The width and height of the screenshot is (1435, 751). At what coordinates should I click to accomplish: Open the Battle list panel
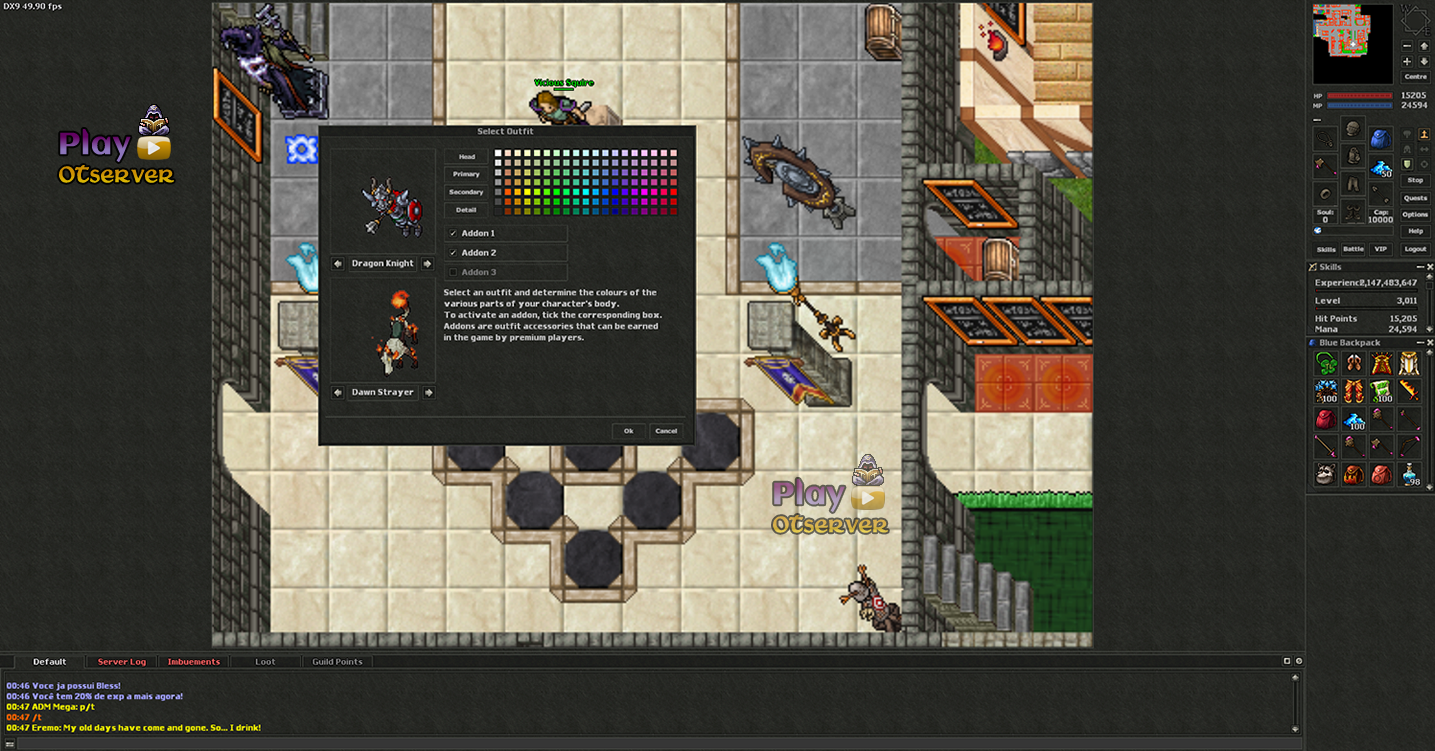tap(1353, 249)
